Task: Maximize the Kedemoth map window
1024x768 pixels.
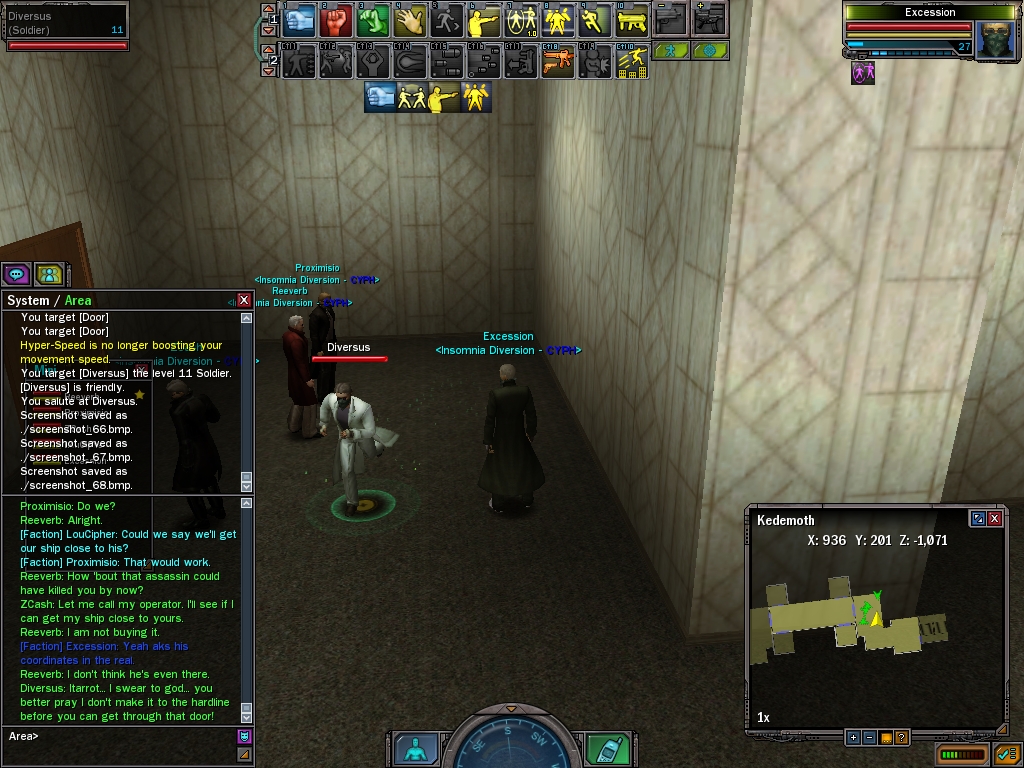Action: (x=978, y=519)
